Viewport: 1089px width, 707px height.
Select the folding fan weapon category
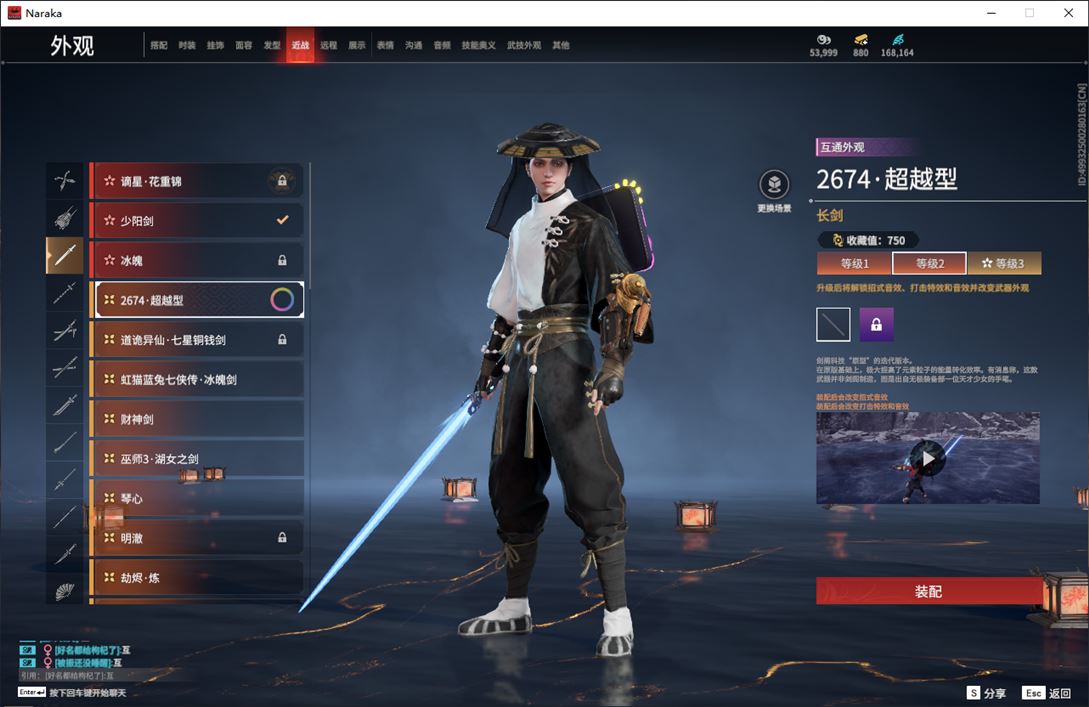(x=65, y=590)
